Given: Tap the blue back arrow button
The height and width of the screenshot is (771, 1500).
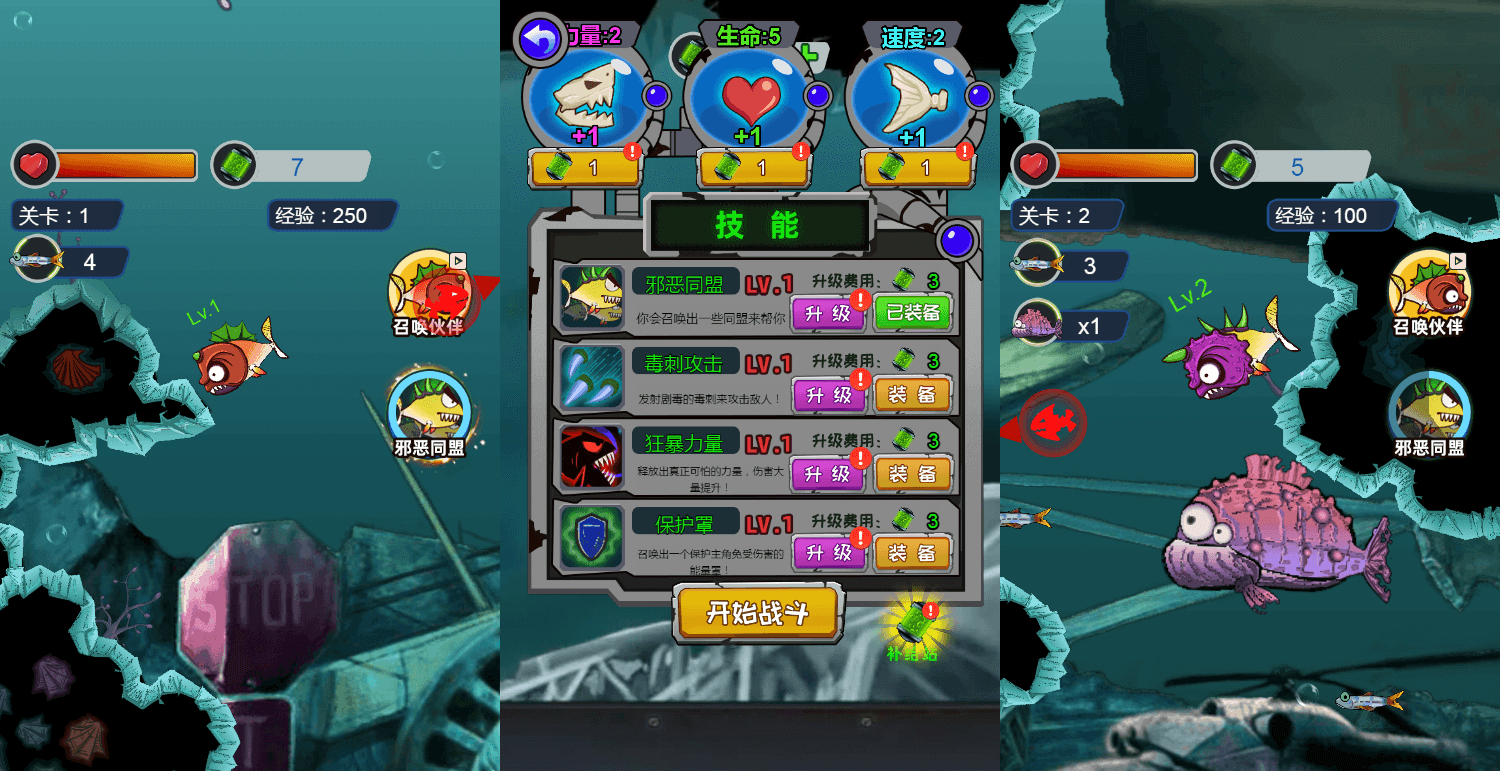Looking at the screenshot, I should [538, 37].
